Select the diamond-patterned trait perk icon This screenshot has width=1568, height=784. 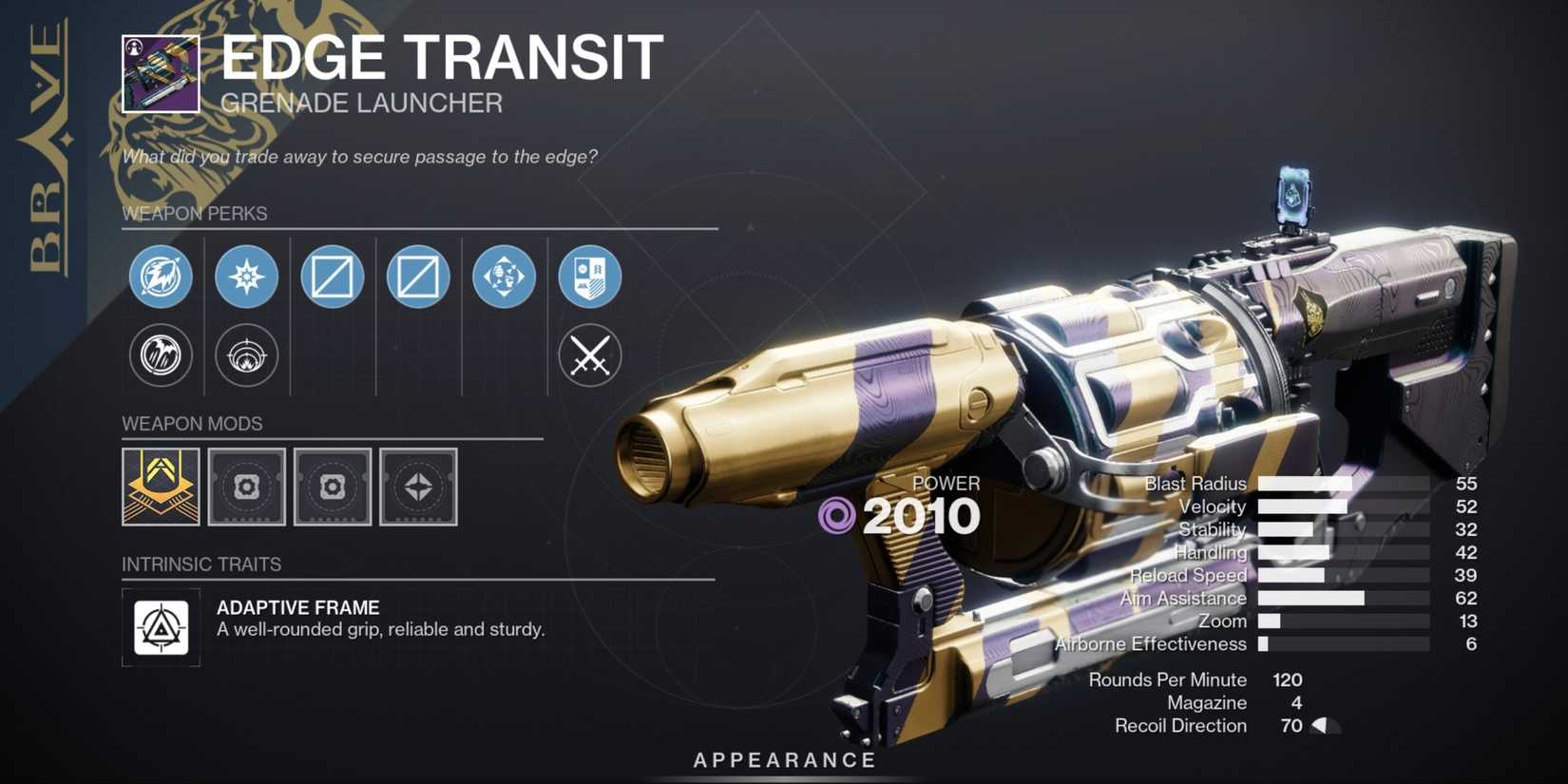tap(505, 277)
